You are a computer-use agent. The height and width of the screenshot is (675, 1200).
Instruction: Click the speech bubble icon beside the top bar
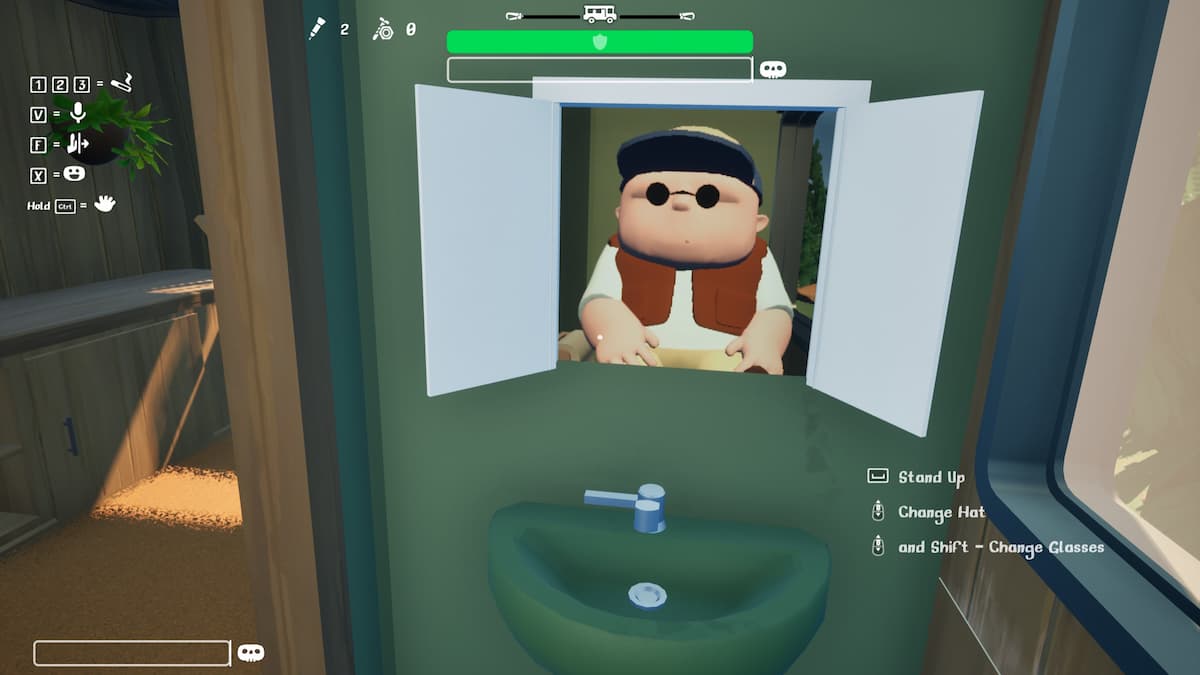coord(772,69)
